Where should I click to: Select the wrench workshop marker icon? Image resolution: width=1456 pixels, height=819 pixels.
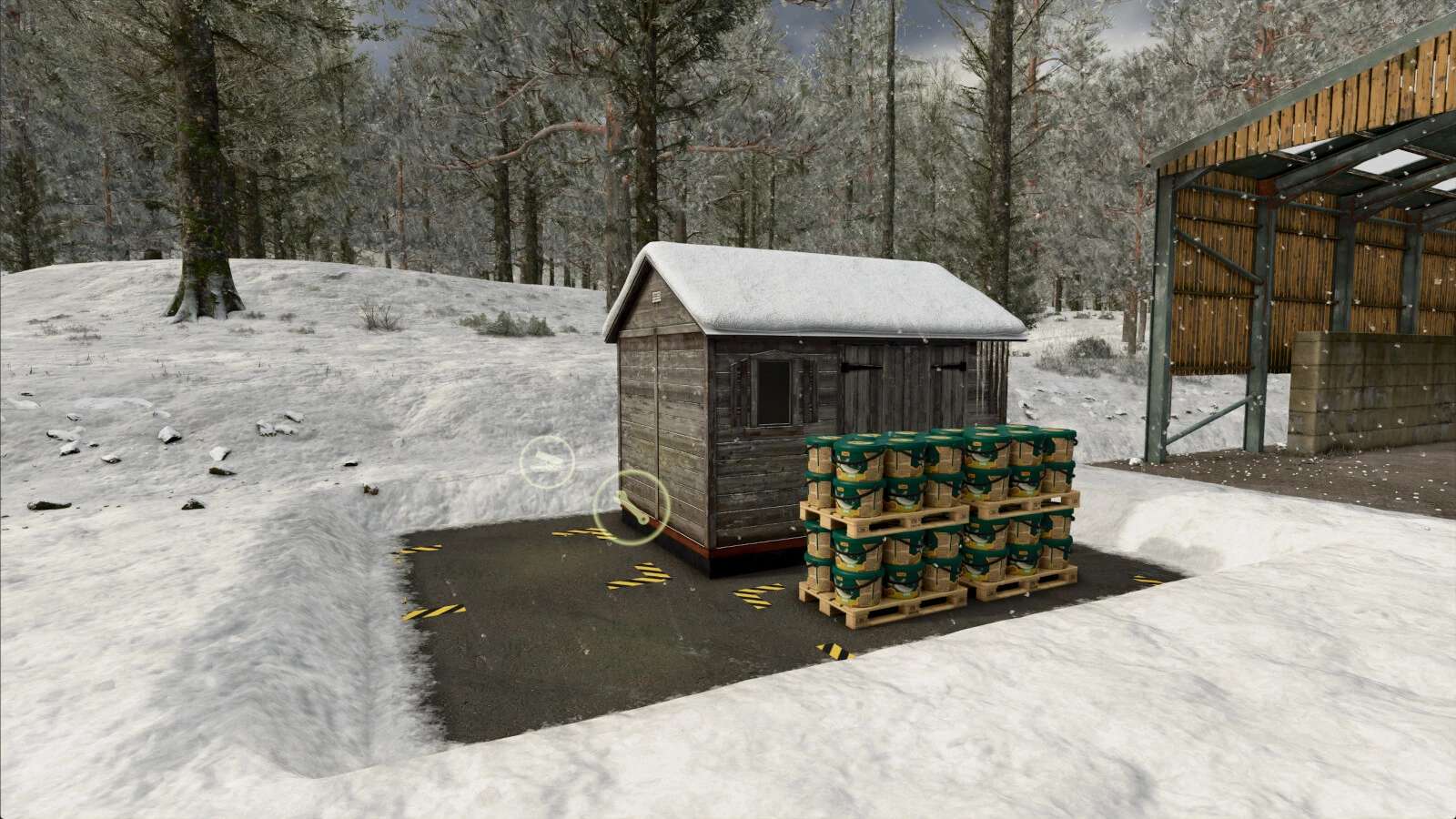click(631, 508)
